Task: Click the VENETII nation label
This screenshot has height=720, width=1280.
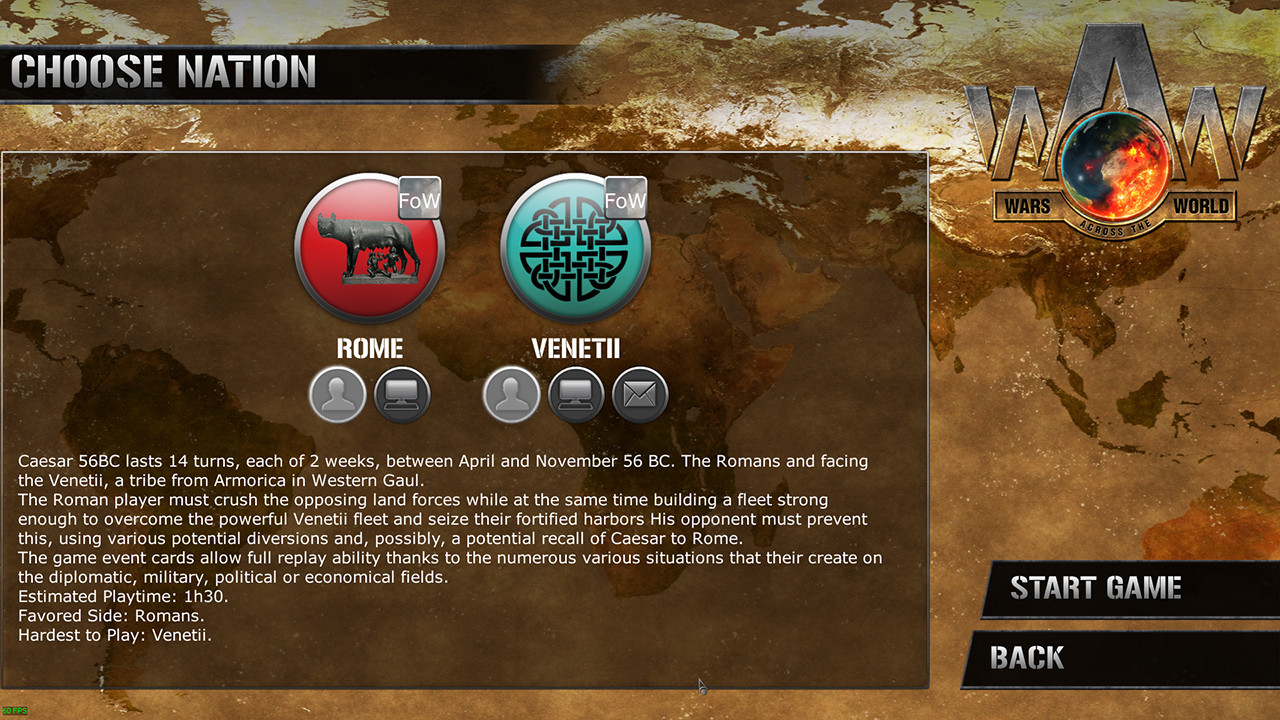Action: tap(575, 348)
